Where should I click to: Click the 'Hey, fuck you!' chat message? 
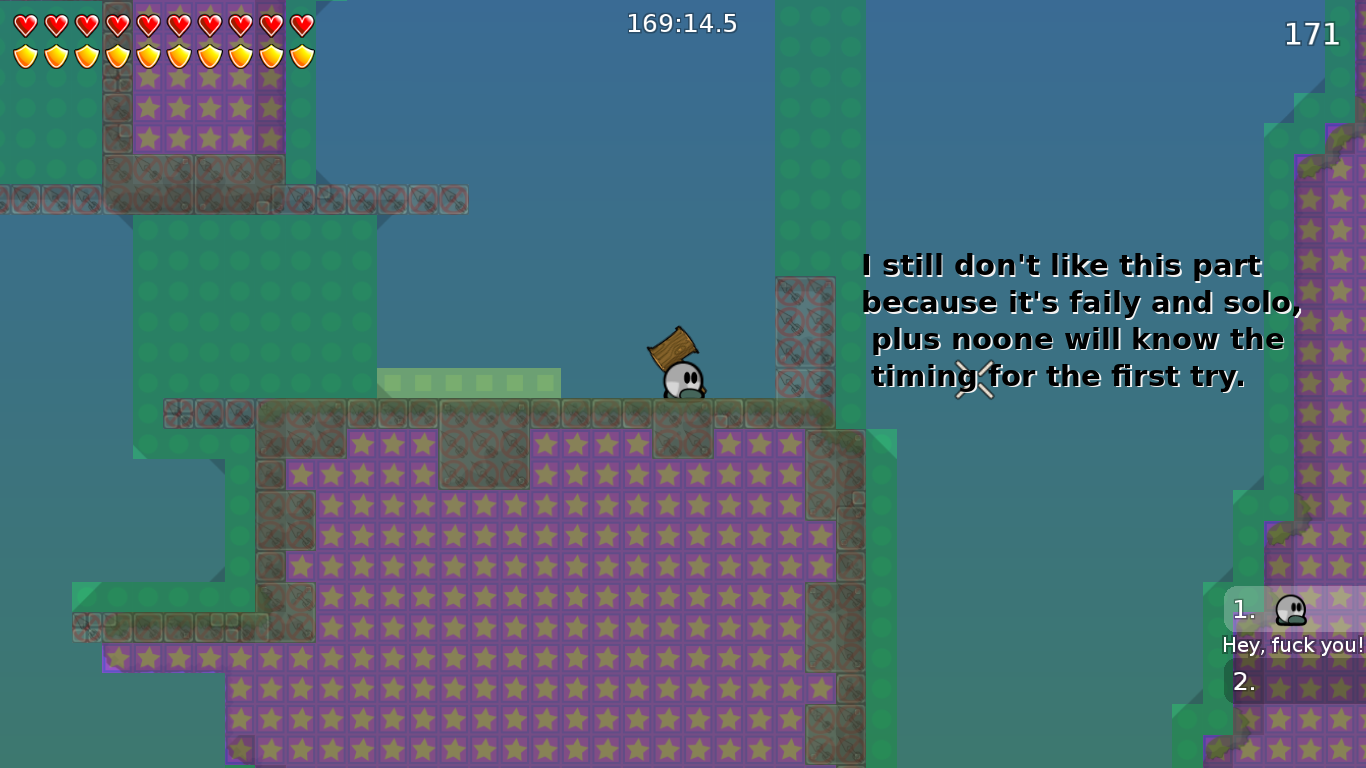point(1294,645)
